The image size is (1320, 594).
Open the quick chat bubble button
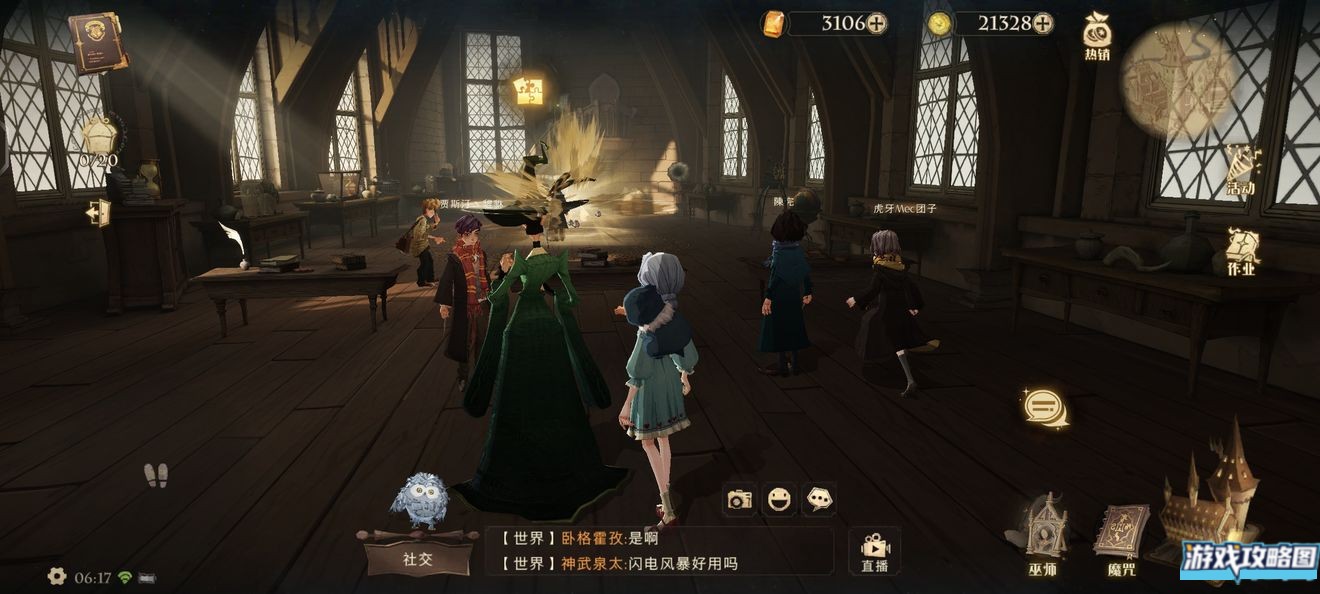click(x=819, y=499)
